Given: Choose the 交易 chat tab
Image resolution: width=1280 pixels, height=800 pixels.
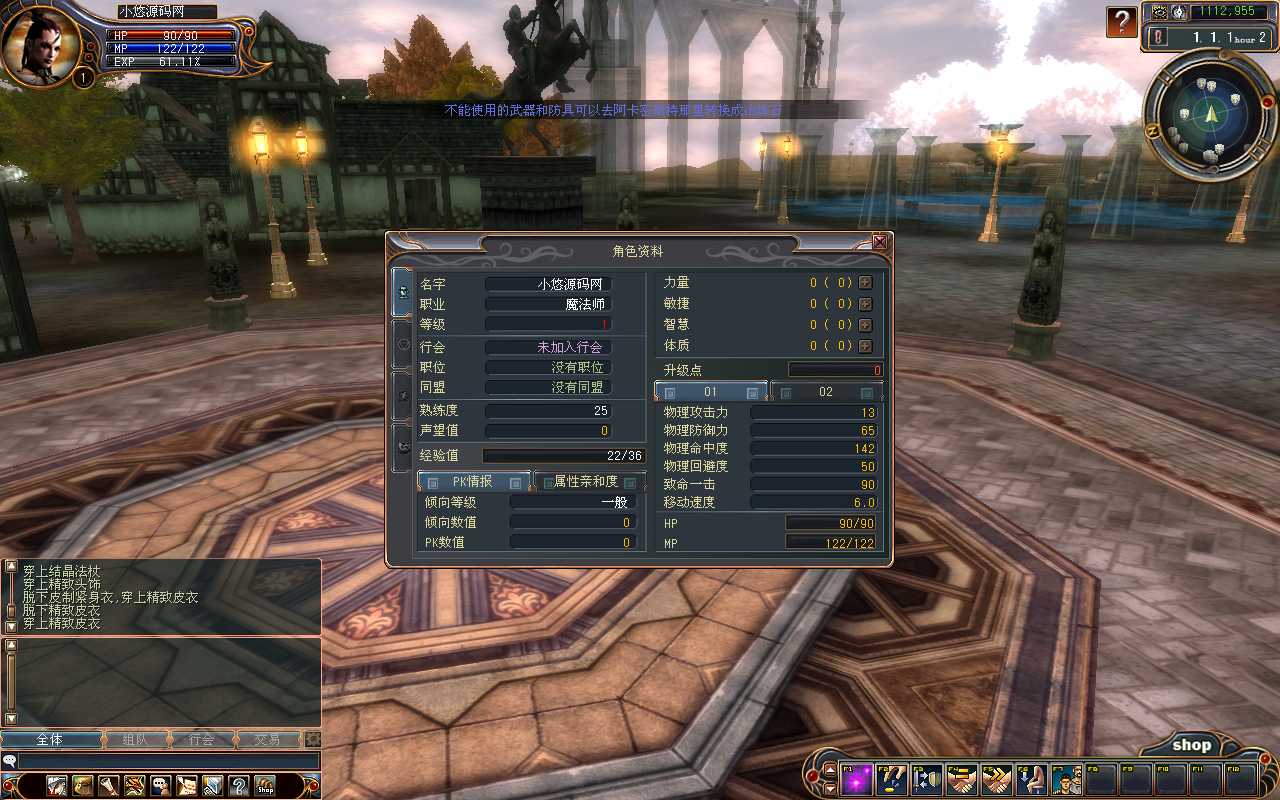Looking at the screenshot, I should 267,740.
